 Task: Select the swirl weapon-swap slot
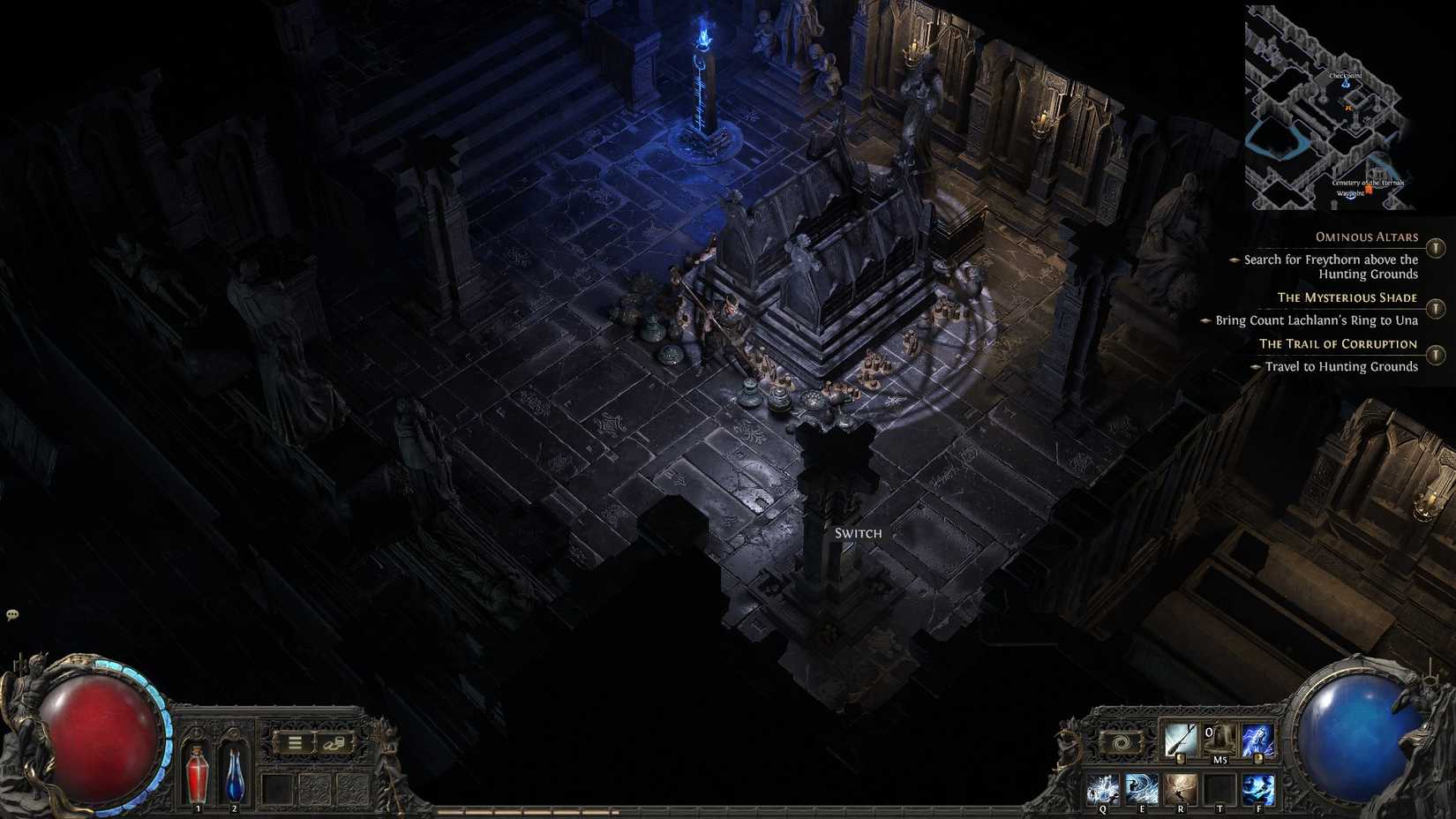1122,742
